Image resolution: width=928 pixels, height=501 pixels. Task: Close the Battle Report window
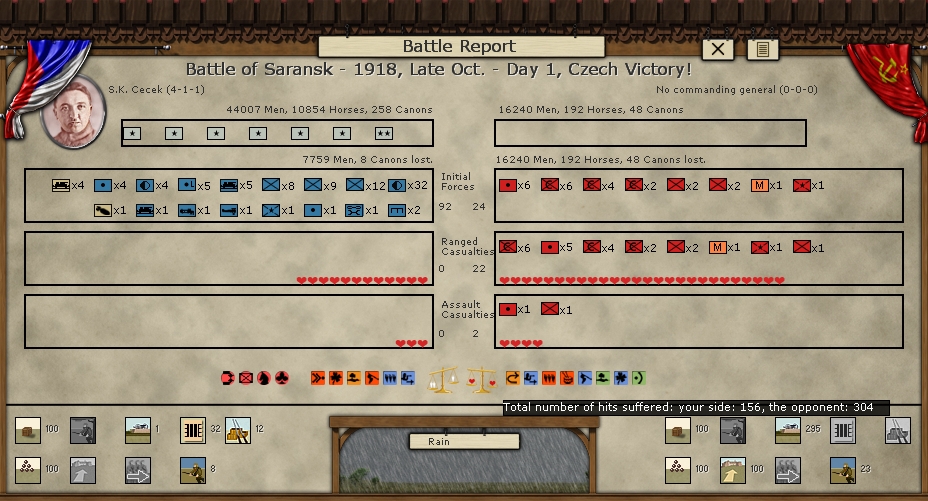point(718,49)
